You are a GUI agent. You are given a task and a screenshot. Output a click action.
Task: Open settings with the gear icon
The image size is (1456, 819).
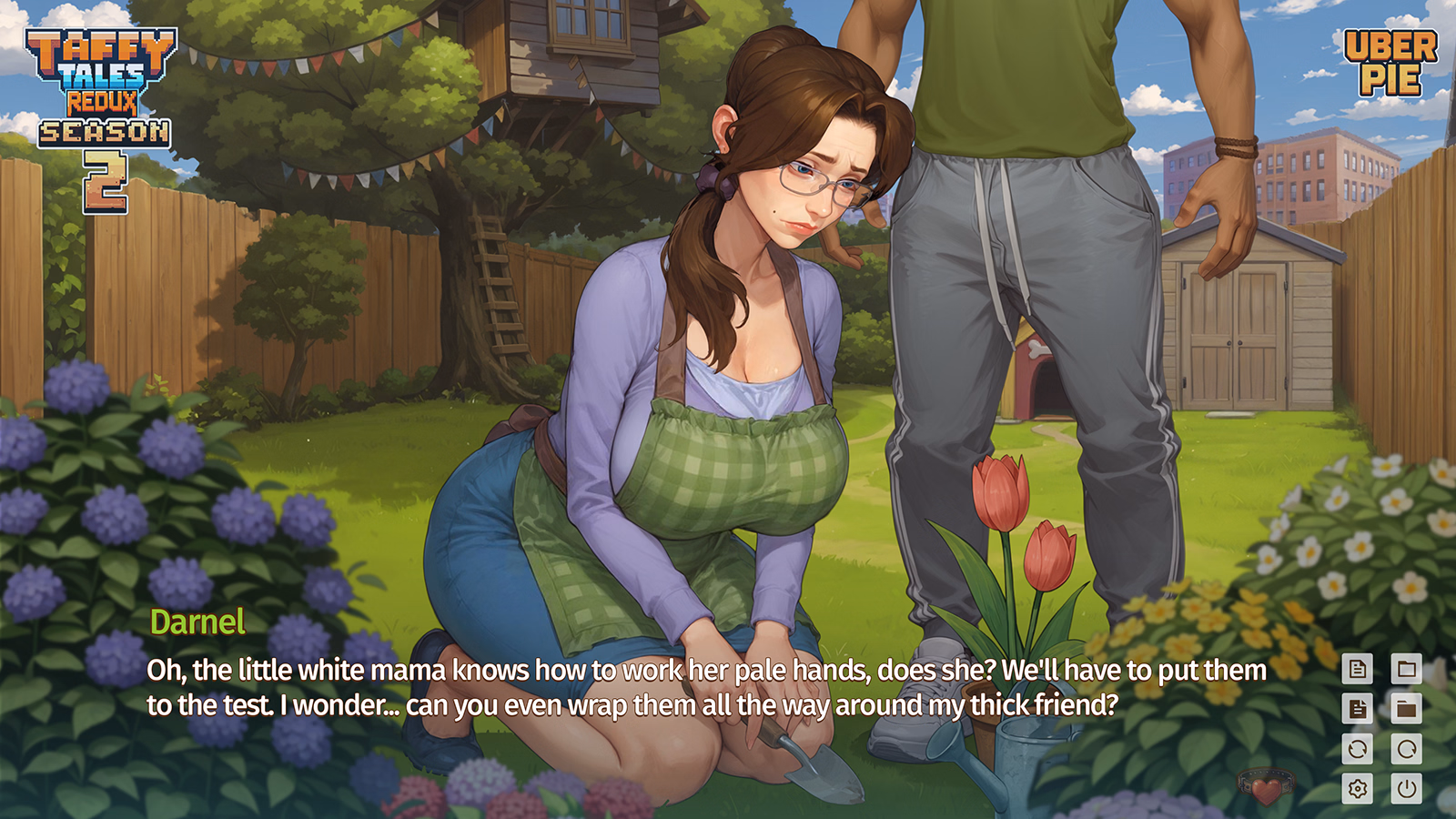click(1358, 788)
